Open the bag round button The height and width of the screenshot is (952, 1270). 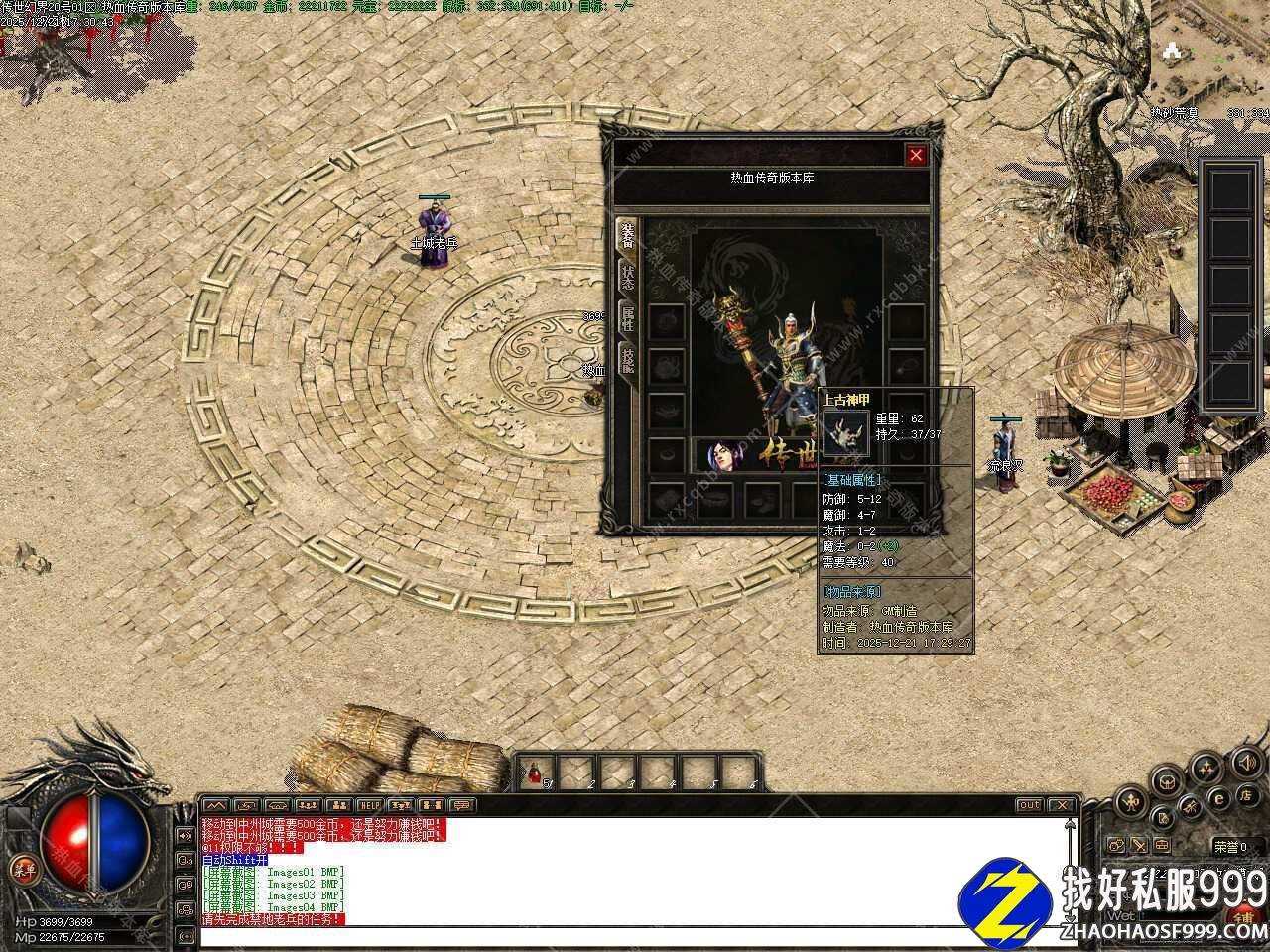[x=1169, y=783]
